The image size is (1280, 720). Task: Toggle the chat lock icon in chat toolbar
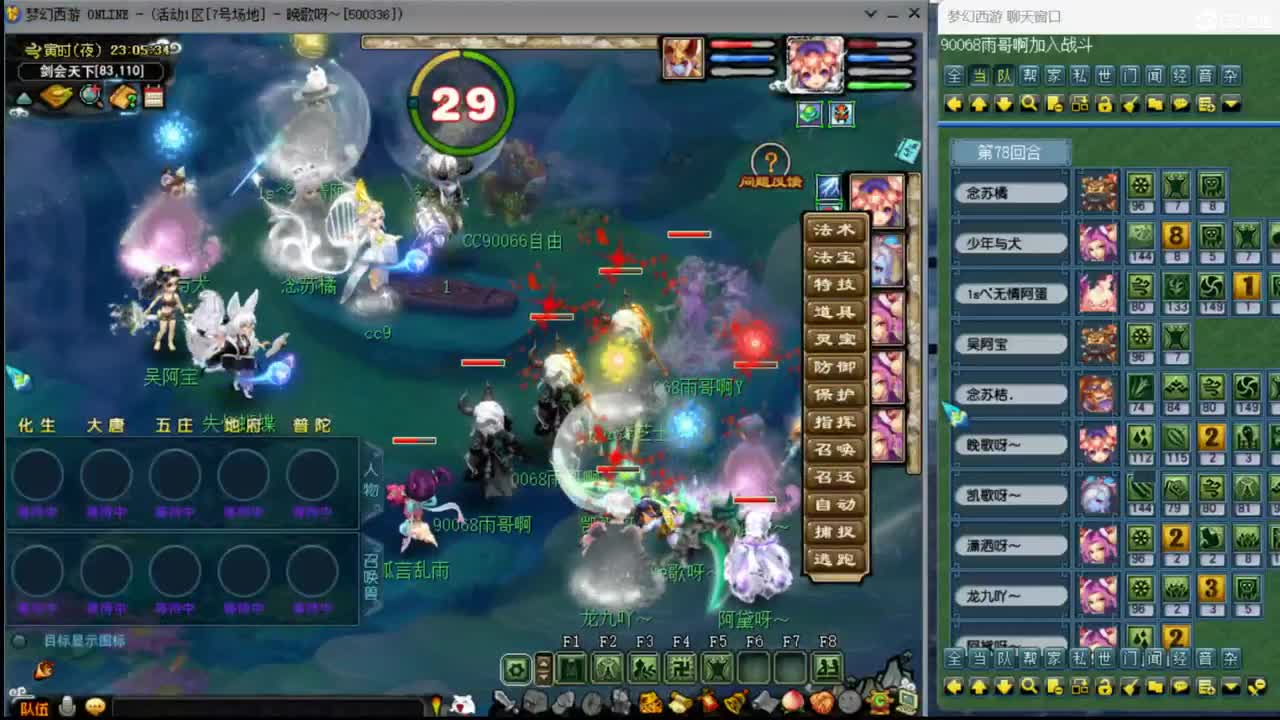(x=1105, y=103)
